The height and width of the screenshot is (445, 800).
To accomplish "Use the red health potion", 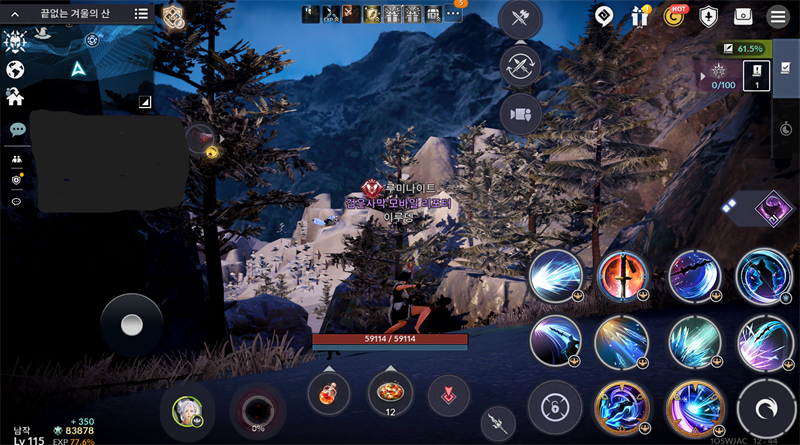I will tap(328, 393).
